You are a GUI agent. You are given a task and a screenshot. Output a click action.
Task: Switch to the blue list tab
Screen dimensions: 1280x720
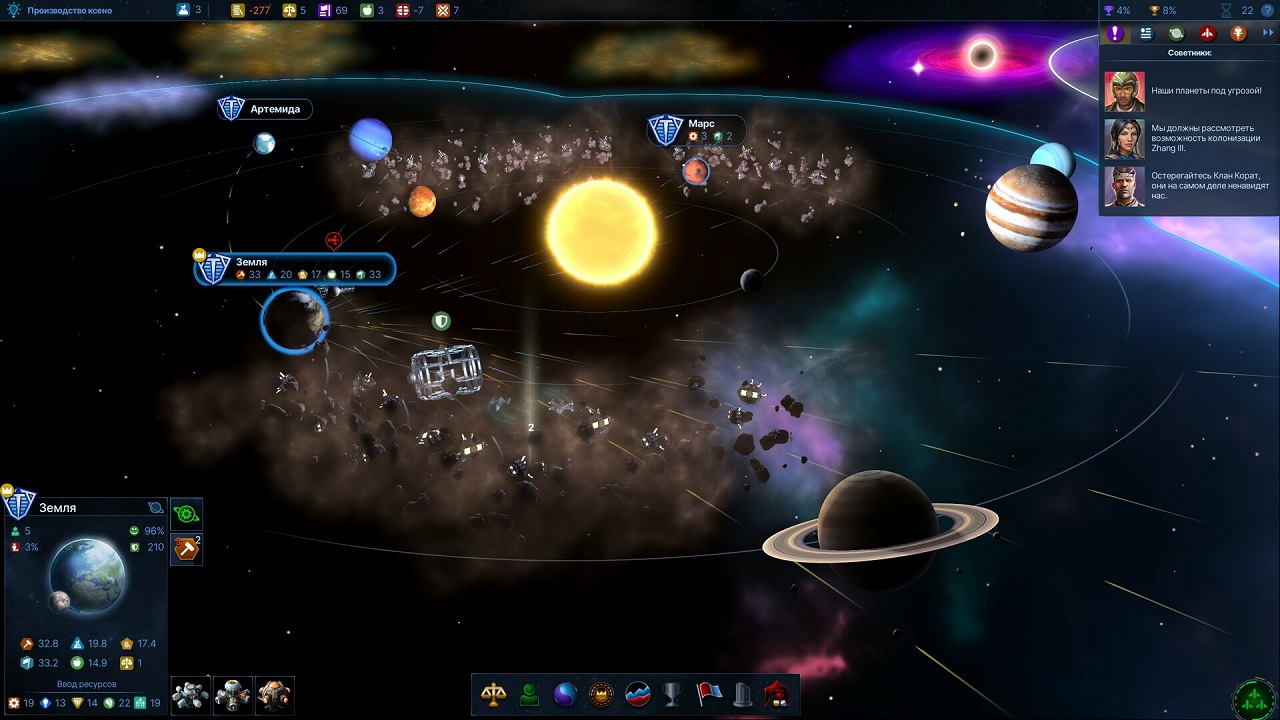tap(1146, 33)
